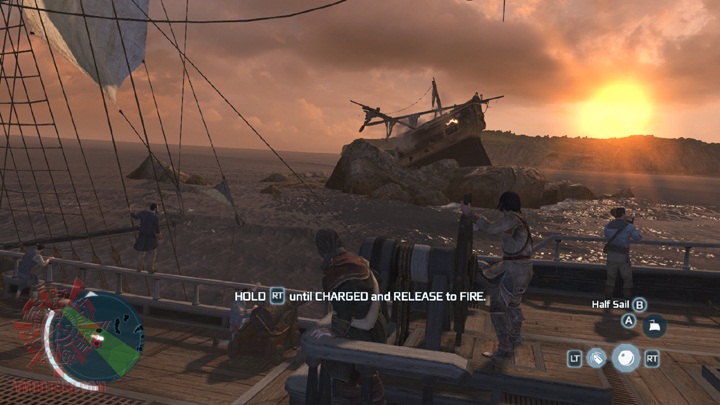This screenshot has height=405, width=720.
Task: Select the swivel gun weapon icon
Action: (x=597, y=357)
